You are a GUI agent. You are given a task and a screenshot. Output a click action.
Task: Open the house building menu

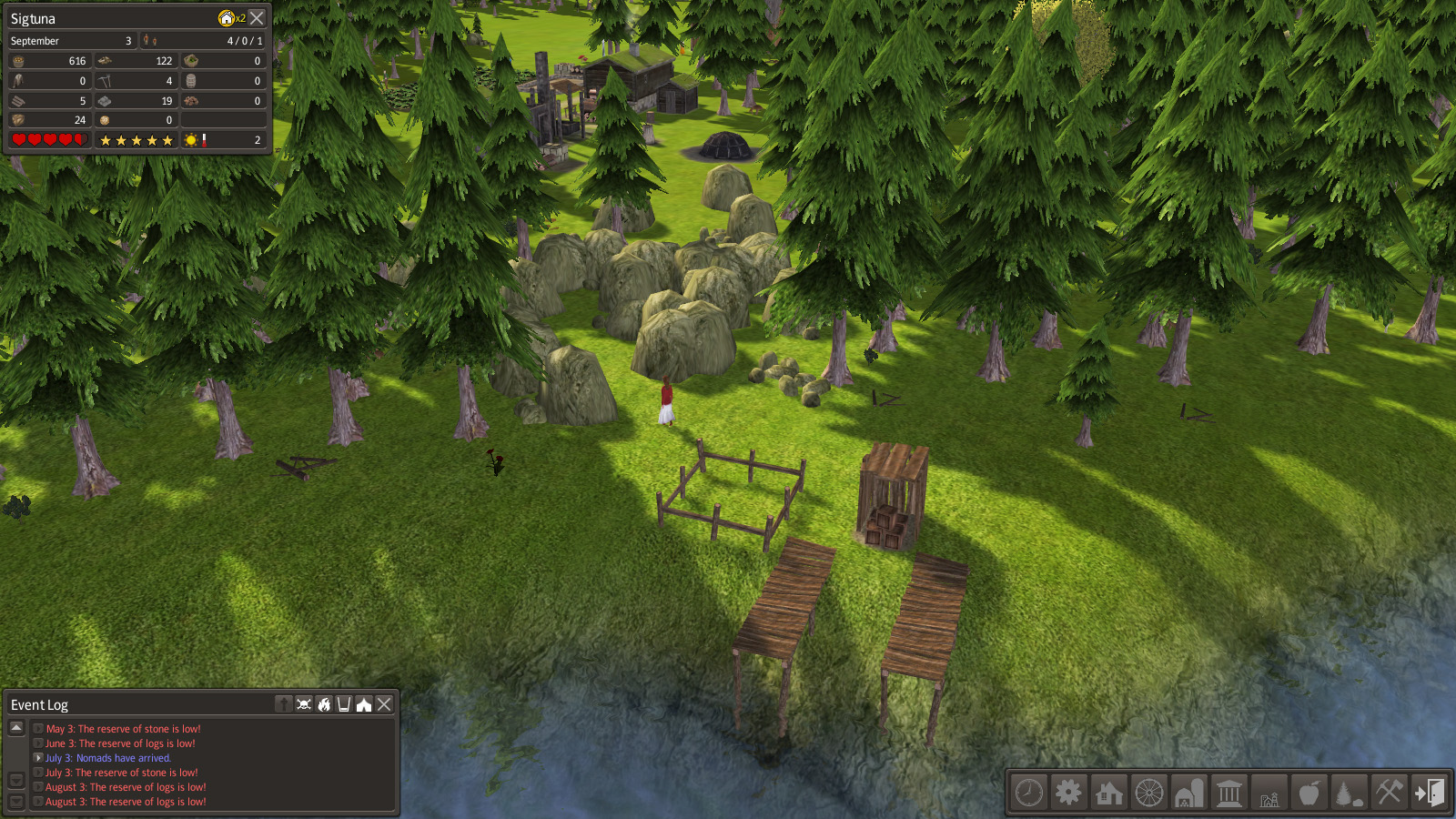pyautogui.click(x=1109, y=793)
